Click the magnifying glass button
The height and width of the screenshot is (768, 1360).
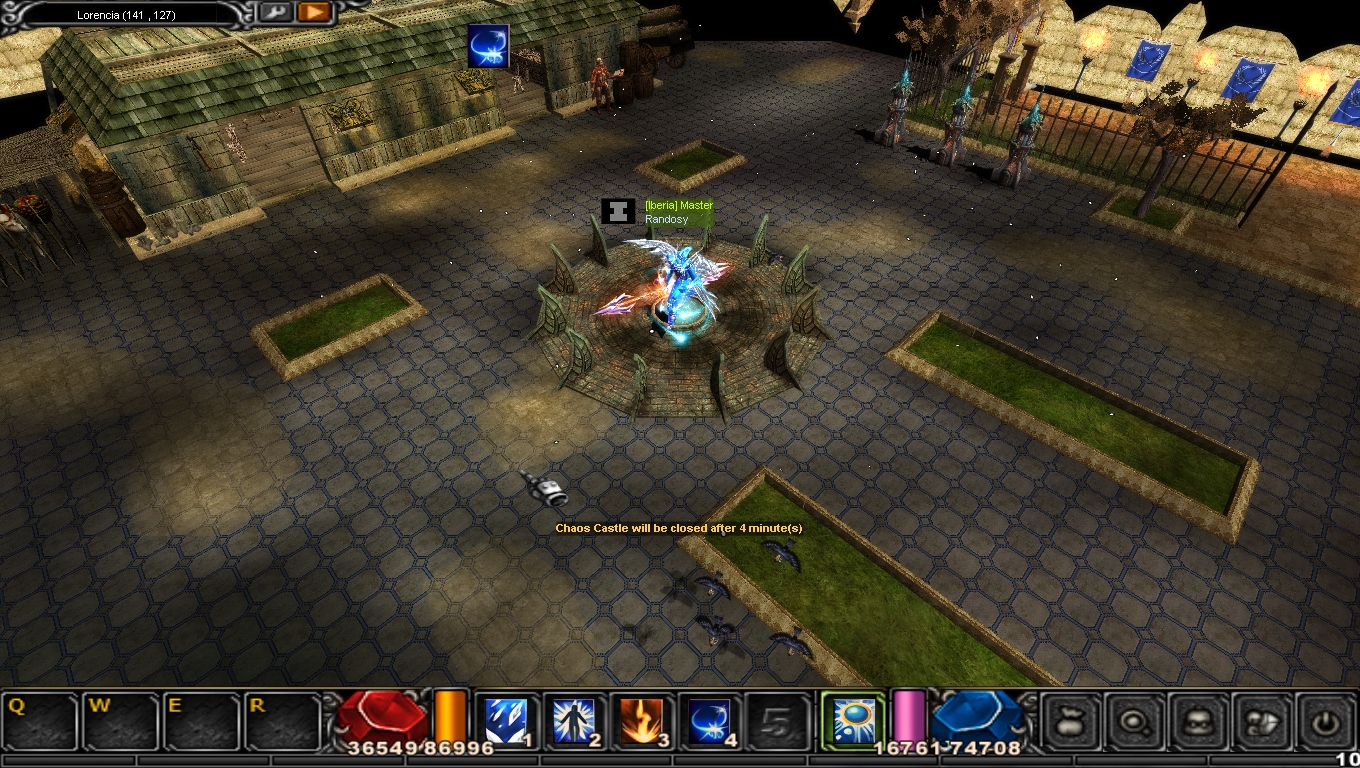click(x=1135, y=721)
